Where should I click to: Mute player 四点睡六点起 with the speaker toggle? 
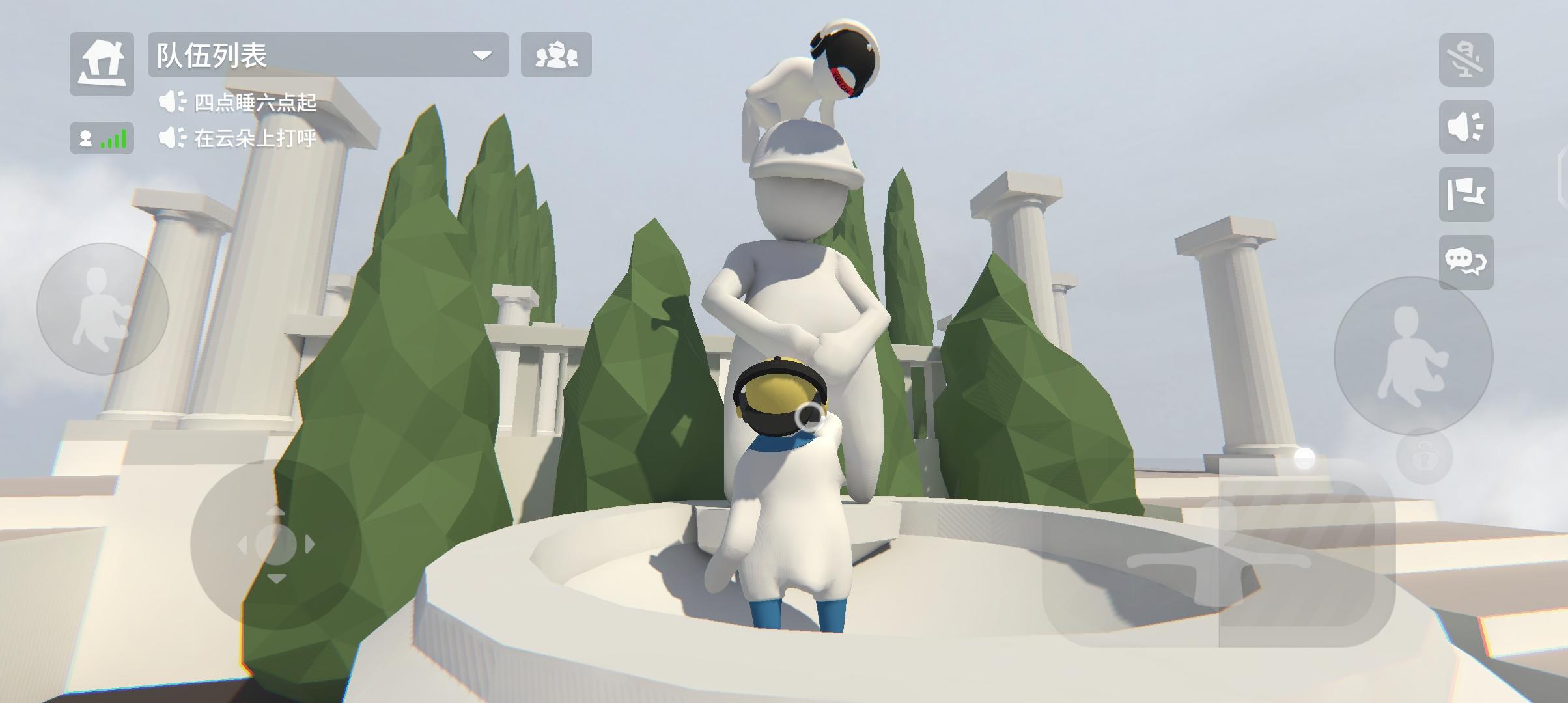[171, 101]
